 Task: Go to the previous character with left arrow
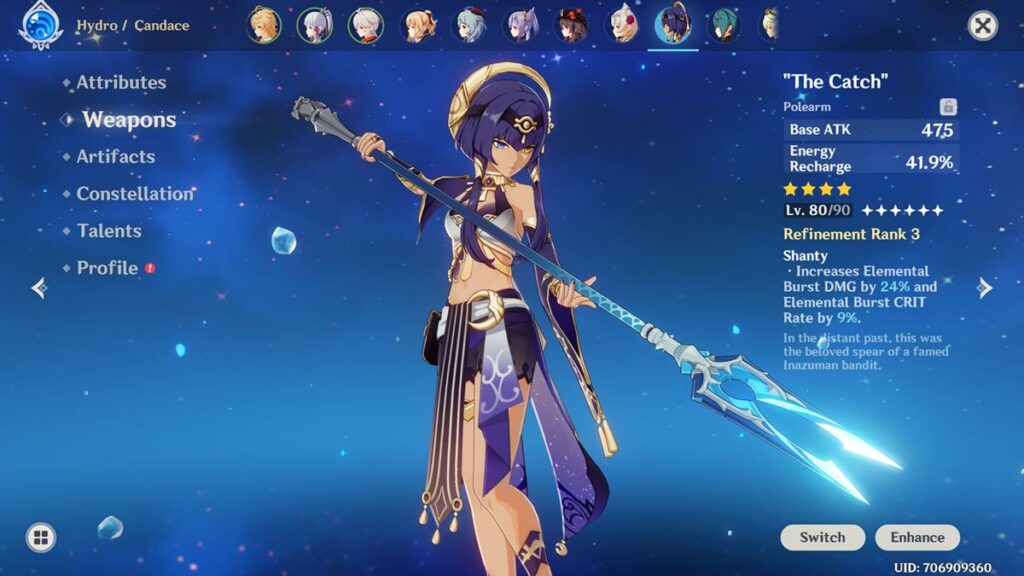(39, 288)
